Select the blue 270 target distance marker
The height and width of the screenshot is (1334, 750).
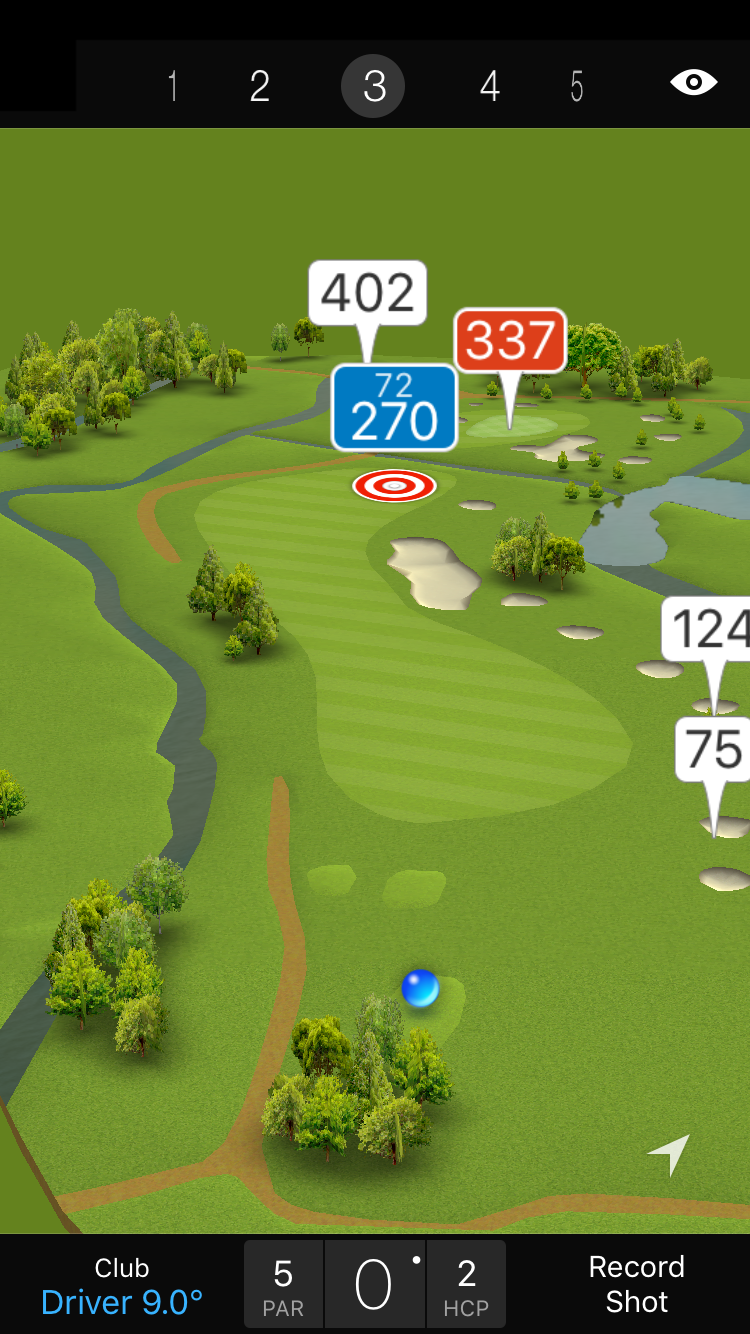tap(394, 408)
